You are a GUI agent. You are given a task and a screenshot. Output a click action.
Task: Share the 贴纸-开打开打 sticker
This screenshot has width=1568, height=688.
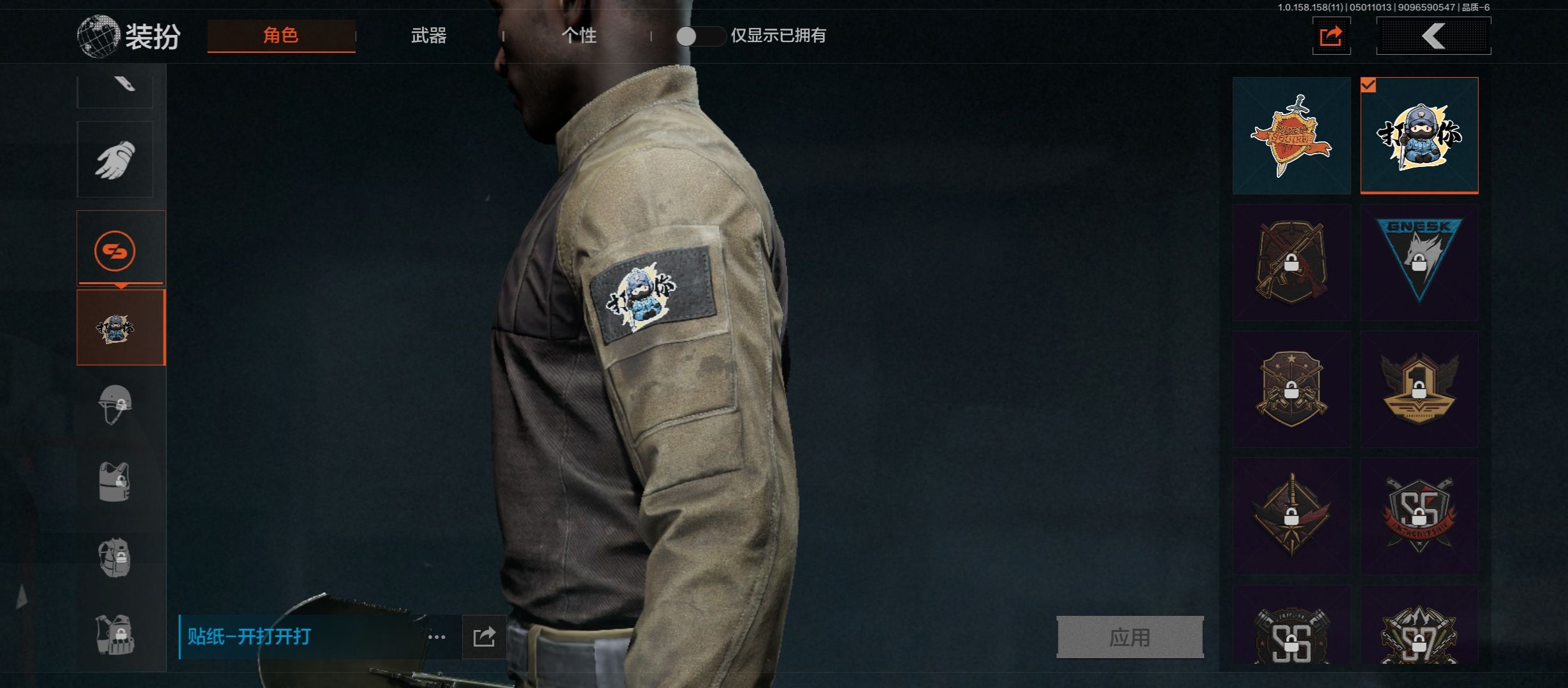(484, 636)
